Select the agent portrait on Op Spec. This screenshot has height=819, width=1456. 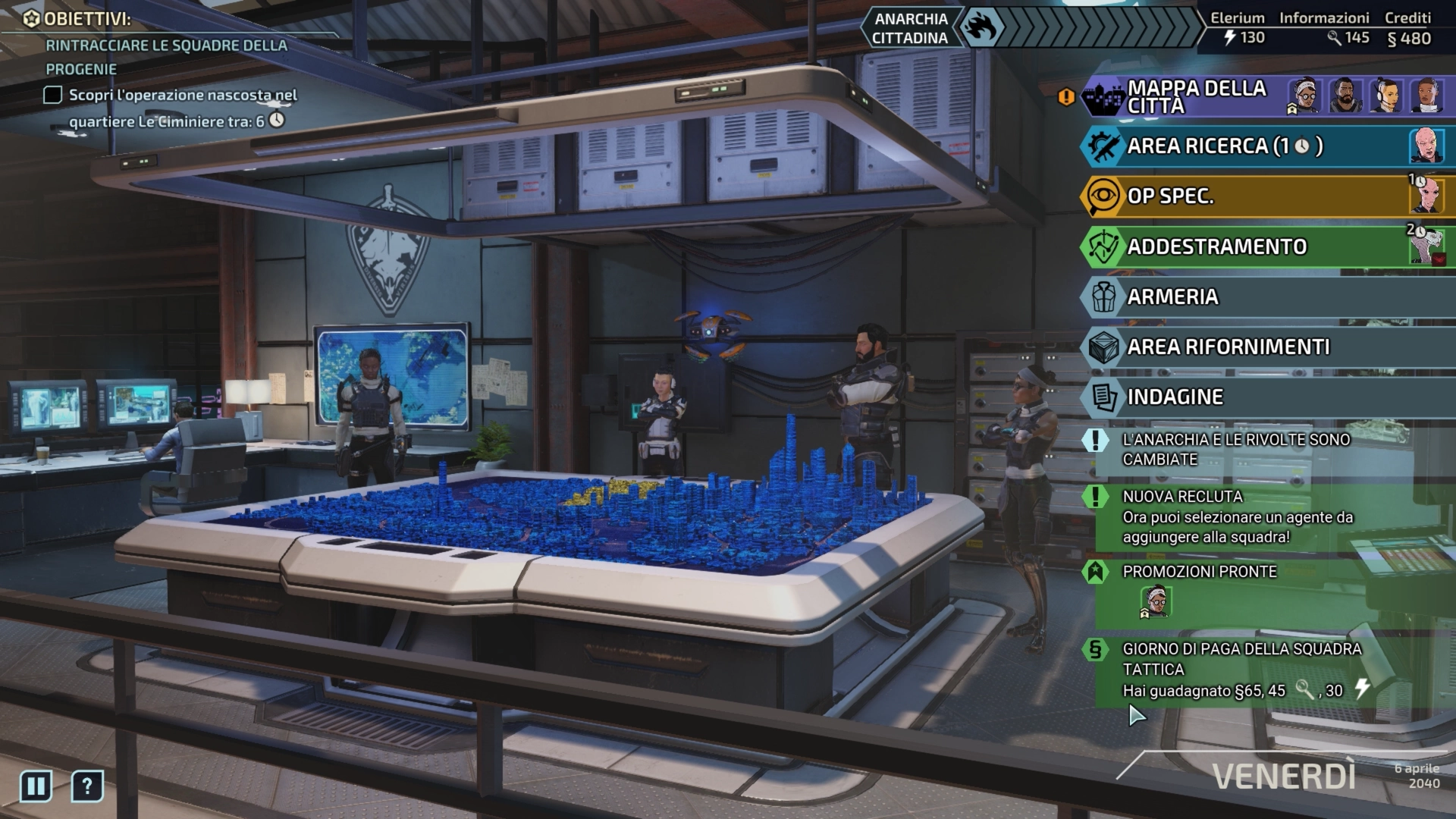tap(1426, 196)
